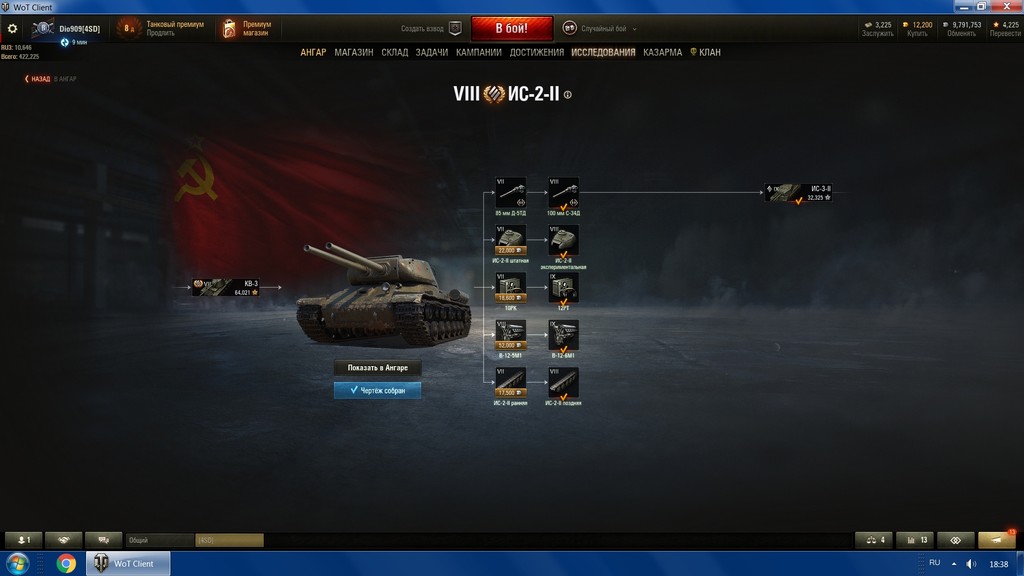Open the Задачи tab
The image size is (1024, 576).
point(432,52)
